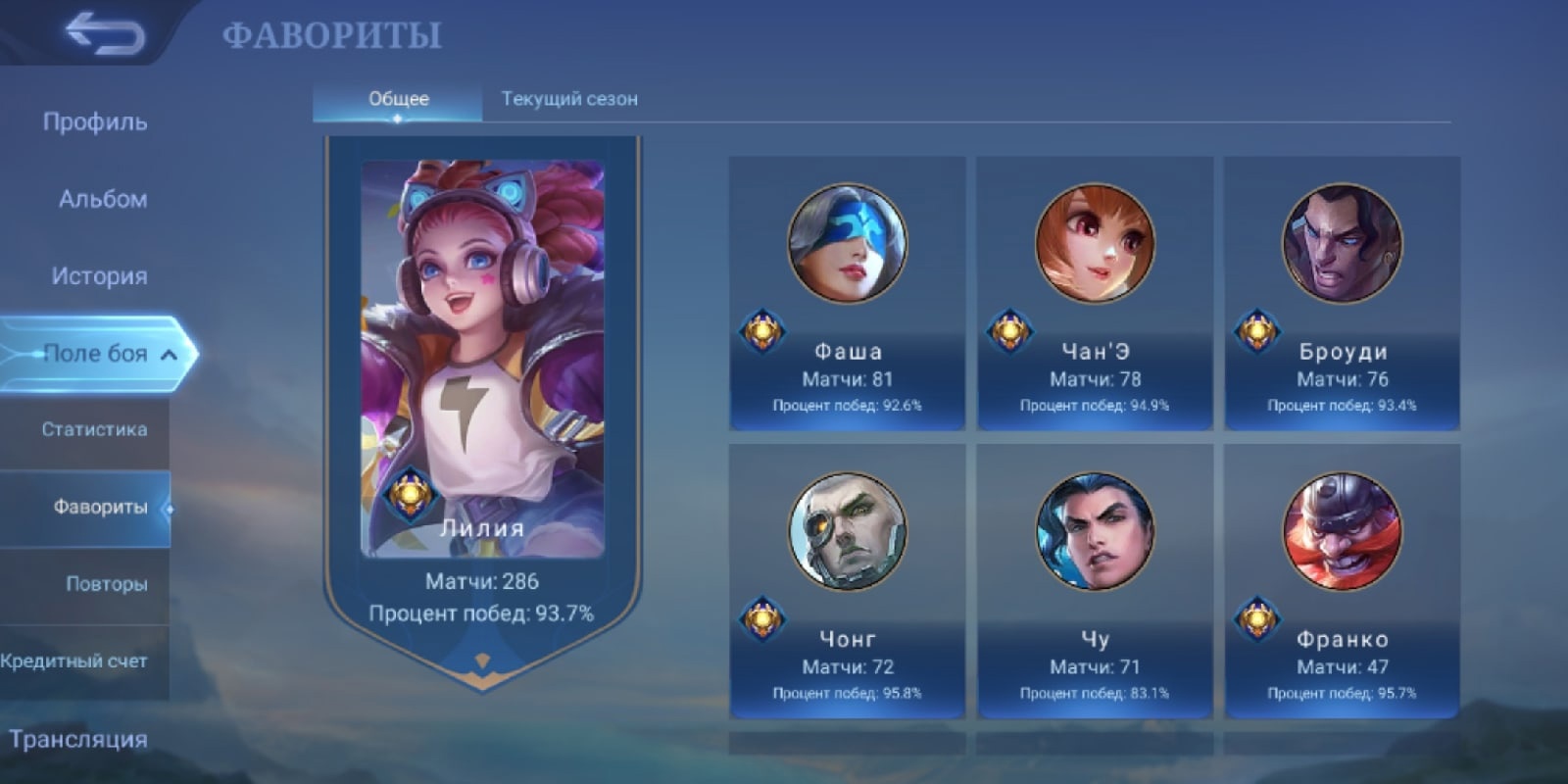
Task: Click the Чу hero tile
Action: tap(1095, 581)
